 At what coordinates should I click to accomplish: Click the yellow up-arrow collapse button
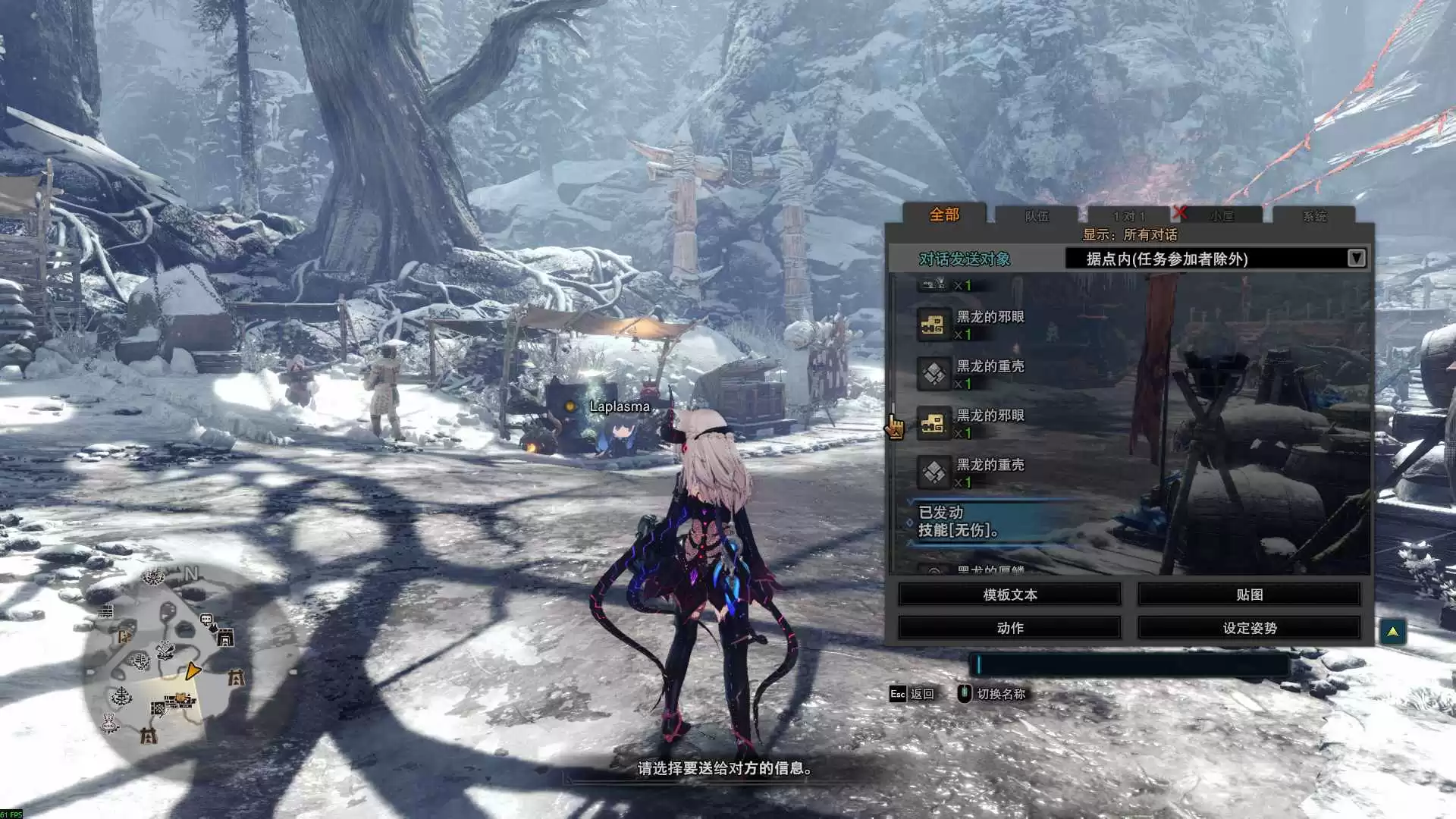pos(1392,631)
